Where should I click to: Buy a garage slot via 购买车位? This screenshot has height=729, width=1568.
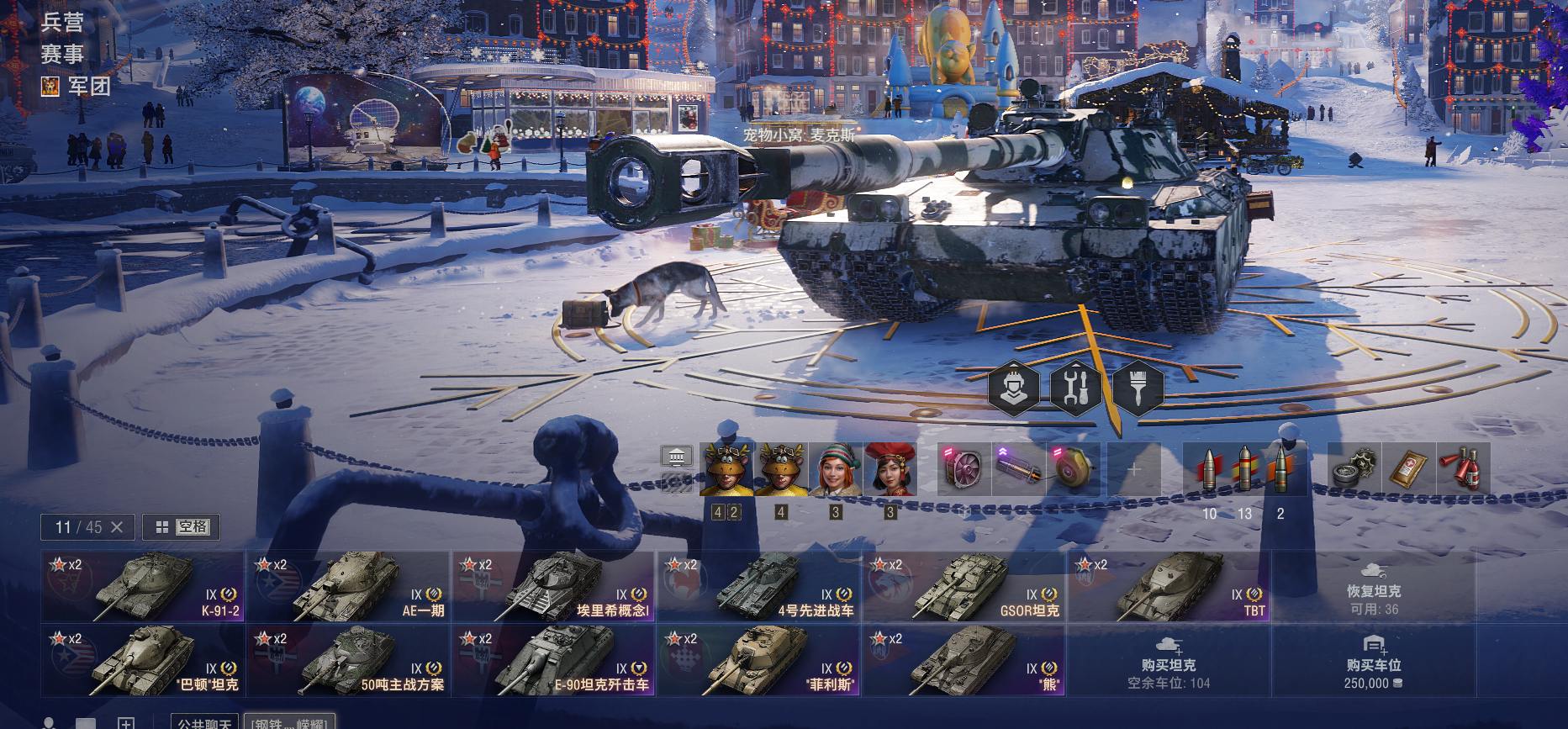1373,663
